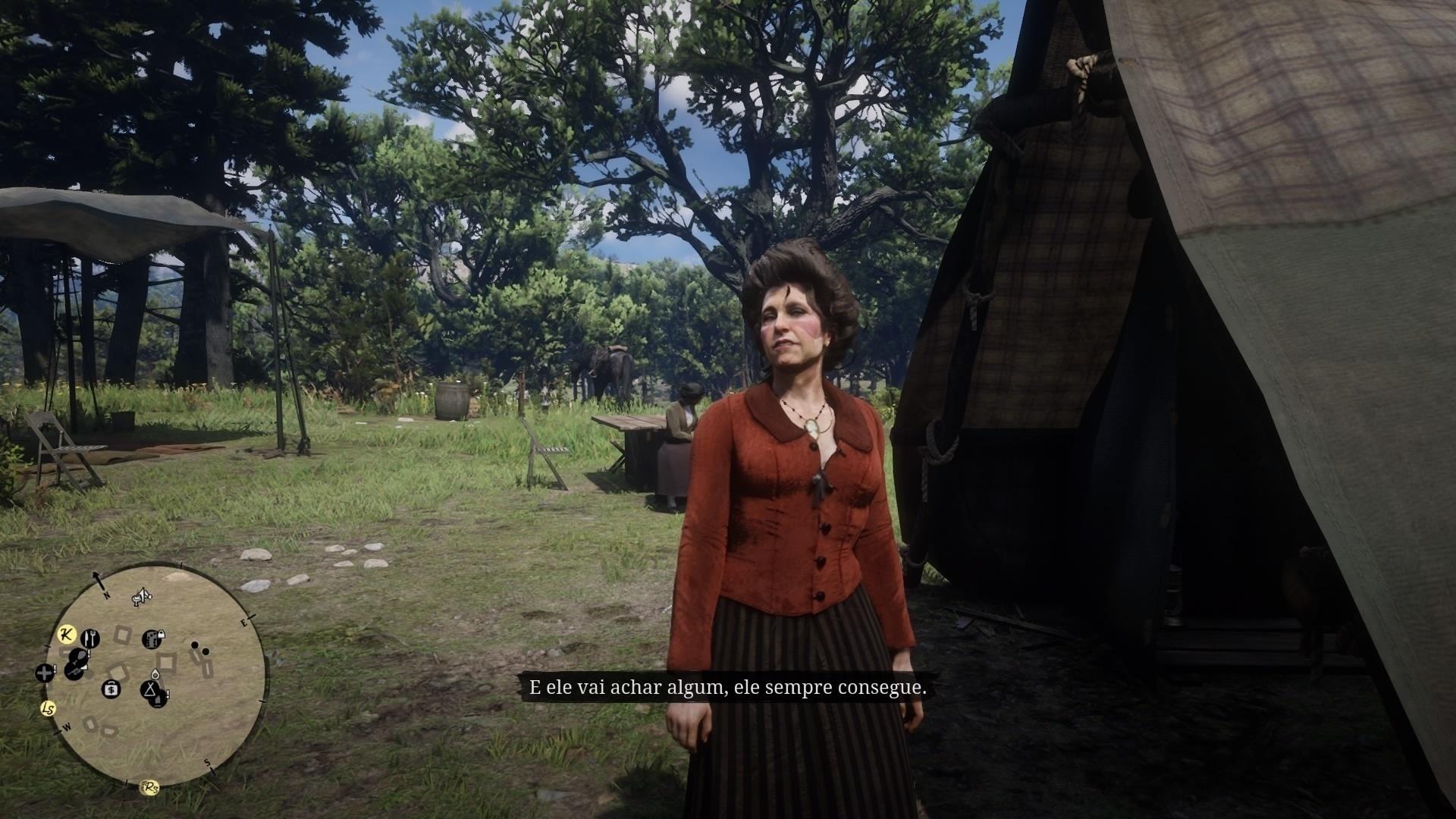
Task: Click the E compass letter on the minimap
Action: point(244,622)
